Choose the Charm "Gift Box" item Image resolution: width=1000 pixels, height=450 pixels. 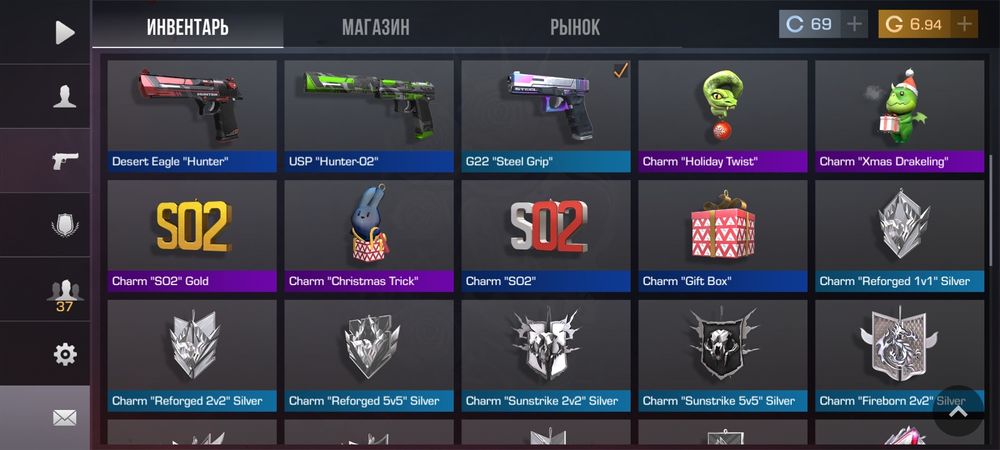pos(723,235)
